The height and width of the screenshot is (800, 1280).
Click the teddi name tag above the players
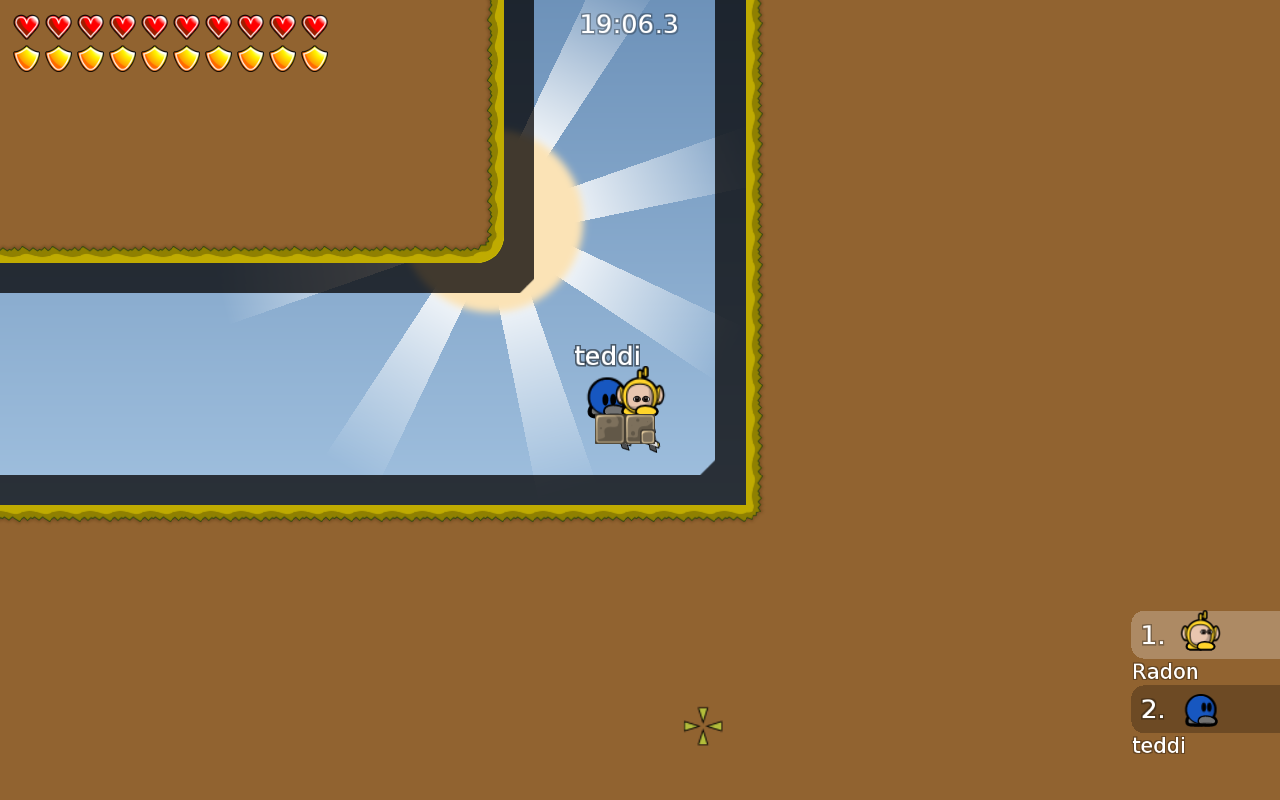point(607,355)
